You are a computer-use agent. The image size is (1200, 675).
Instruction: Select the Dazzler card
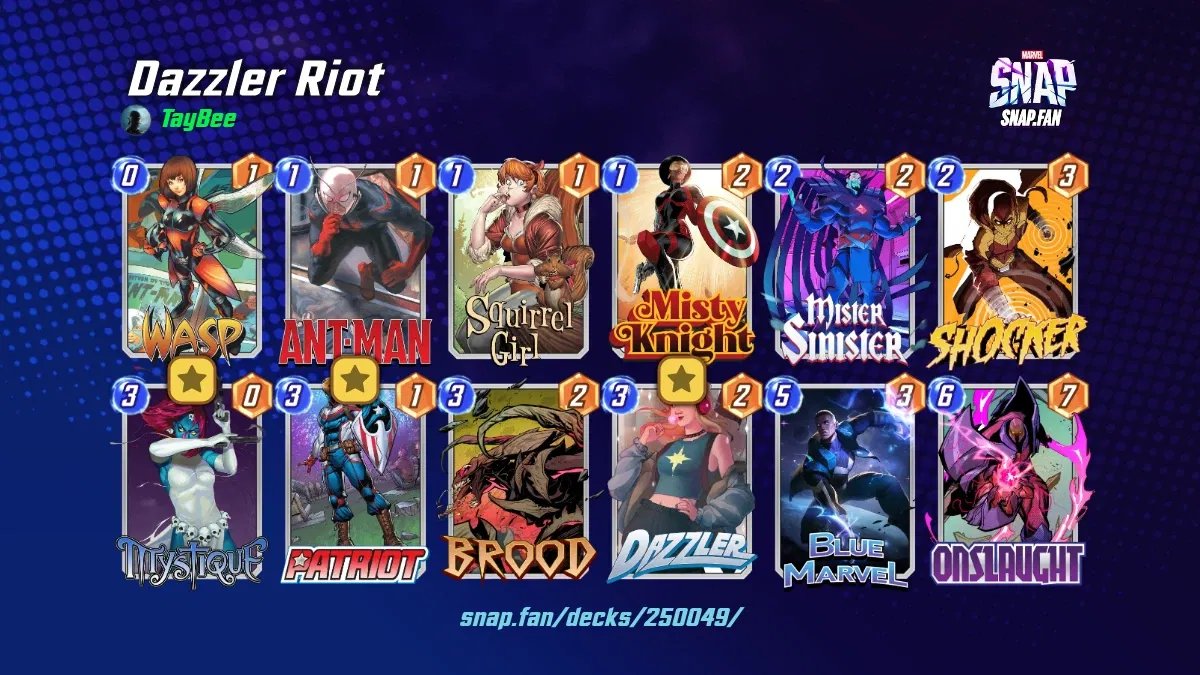[684, 482]
